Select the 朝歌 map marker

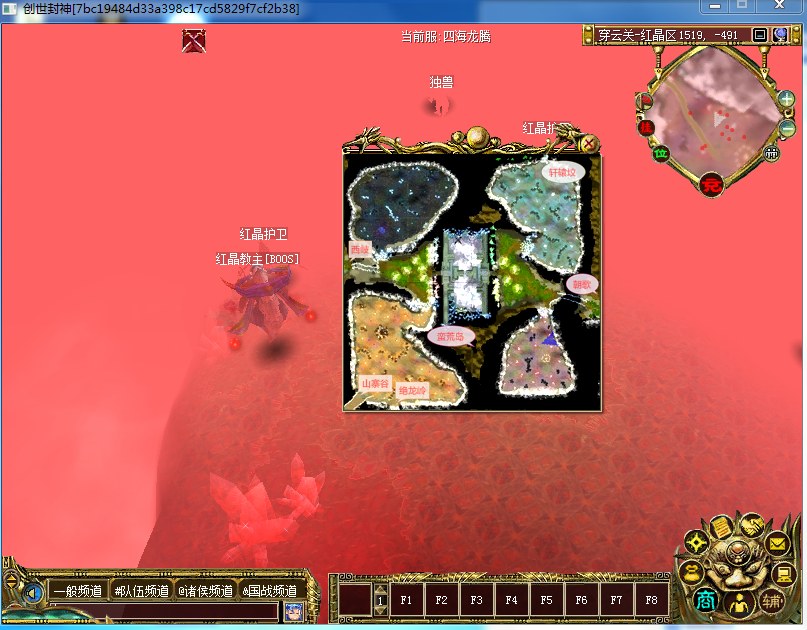coord(580,284)
